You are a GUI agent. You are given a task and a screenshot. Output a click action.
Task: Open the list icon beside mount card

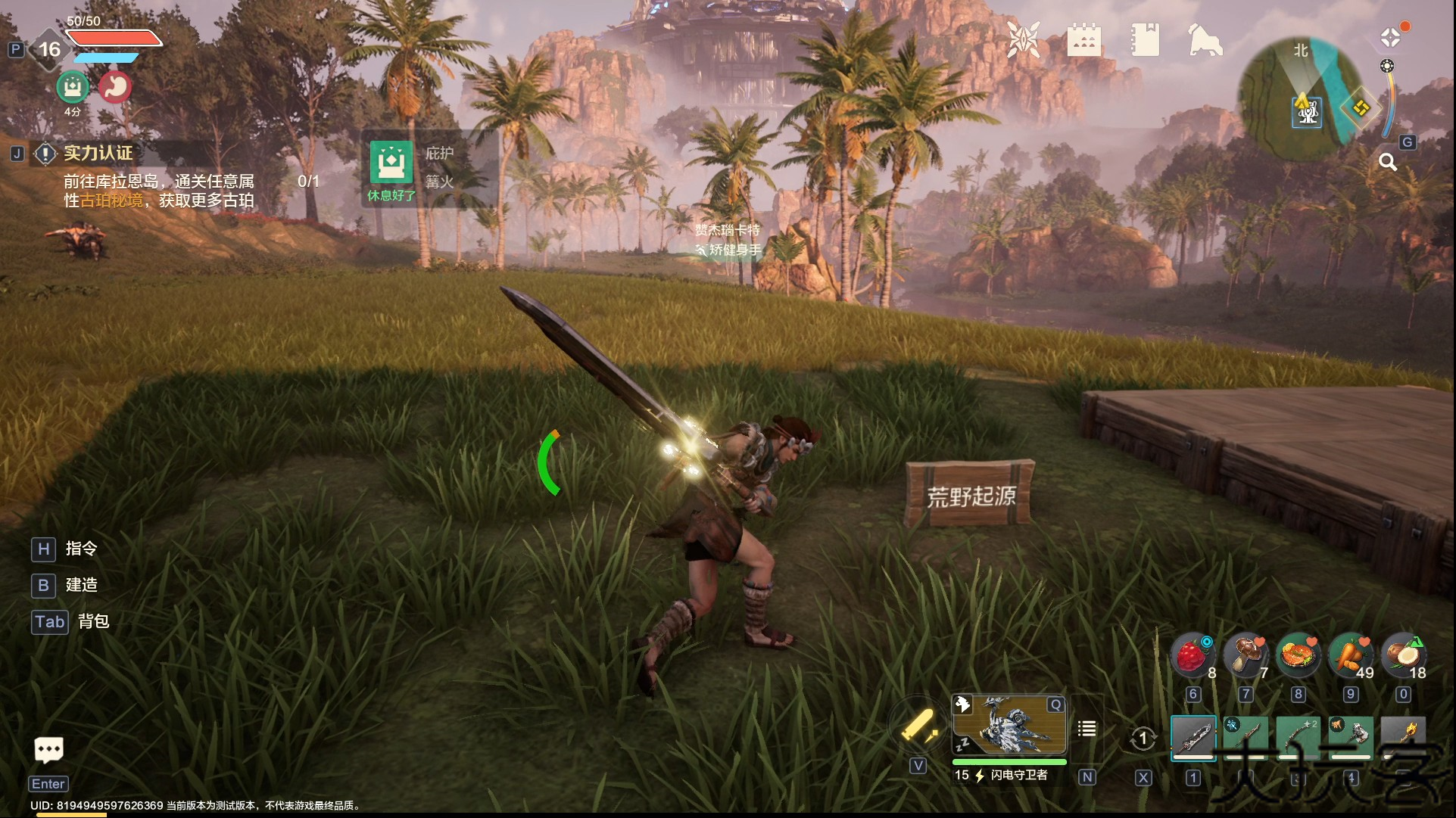click(1087, 729)
